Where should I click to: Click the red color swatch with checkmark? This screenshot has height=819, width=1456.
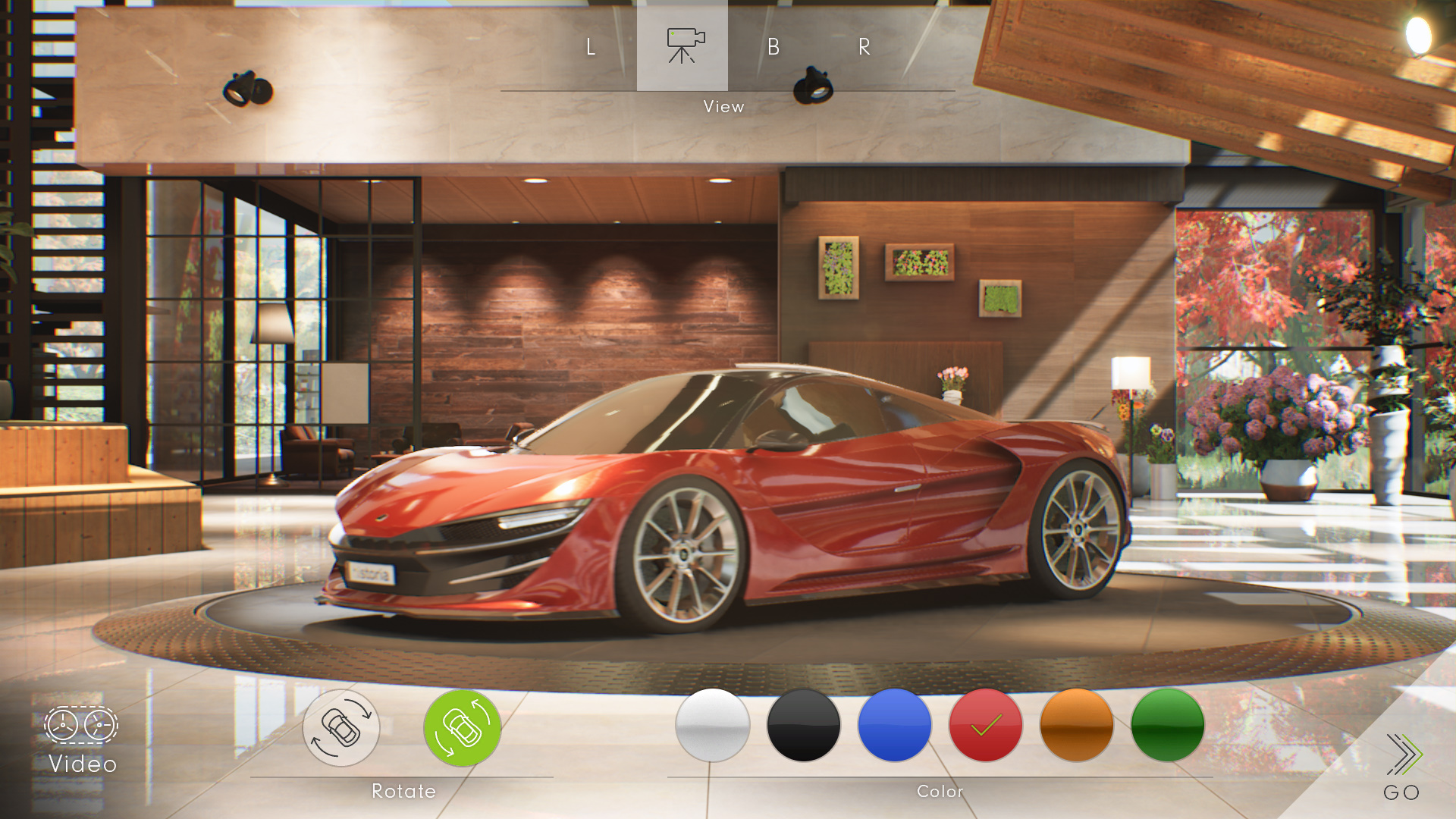click(x=986, y=726)
